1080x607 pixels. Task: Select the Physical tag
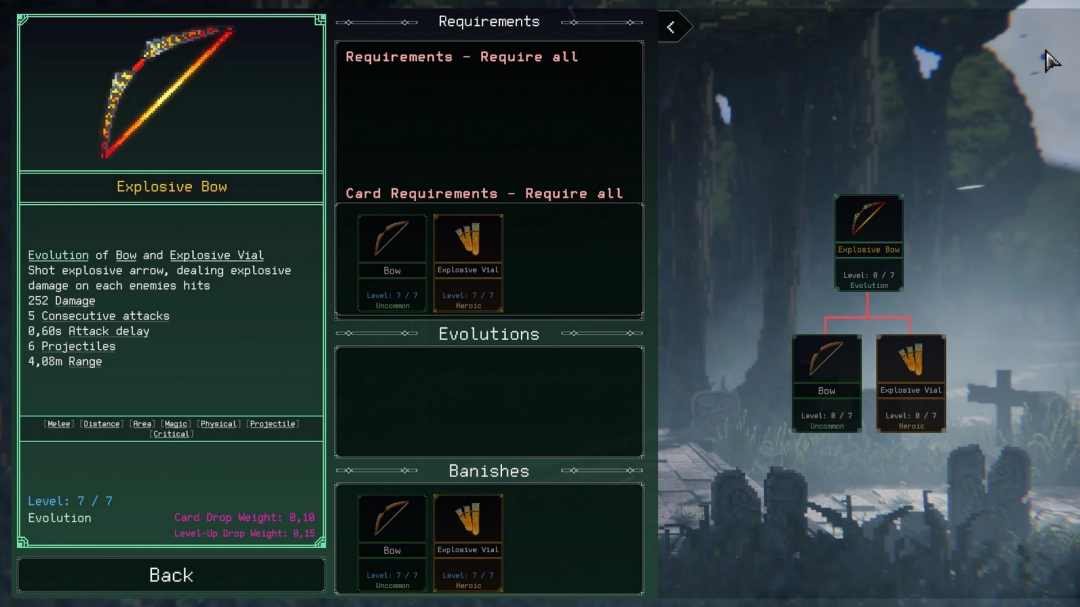click(219, 424)
